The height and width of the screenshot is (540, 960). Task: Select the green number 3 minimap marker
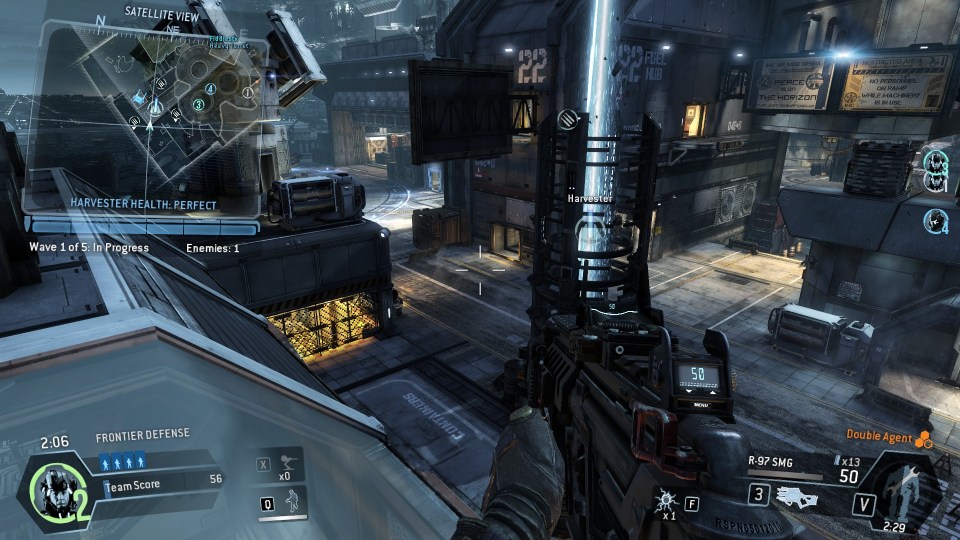coord(198,103)
